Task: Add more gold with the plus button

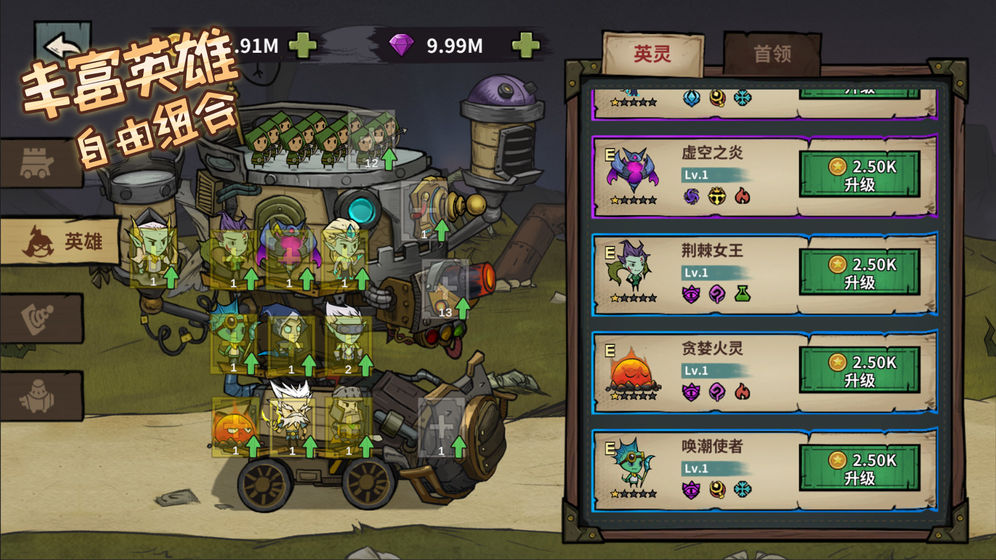Action: click(x=302, y=45)
